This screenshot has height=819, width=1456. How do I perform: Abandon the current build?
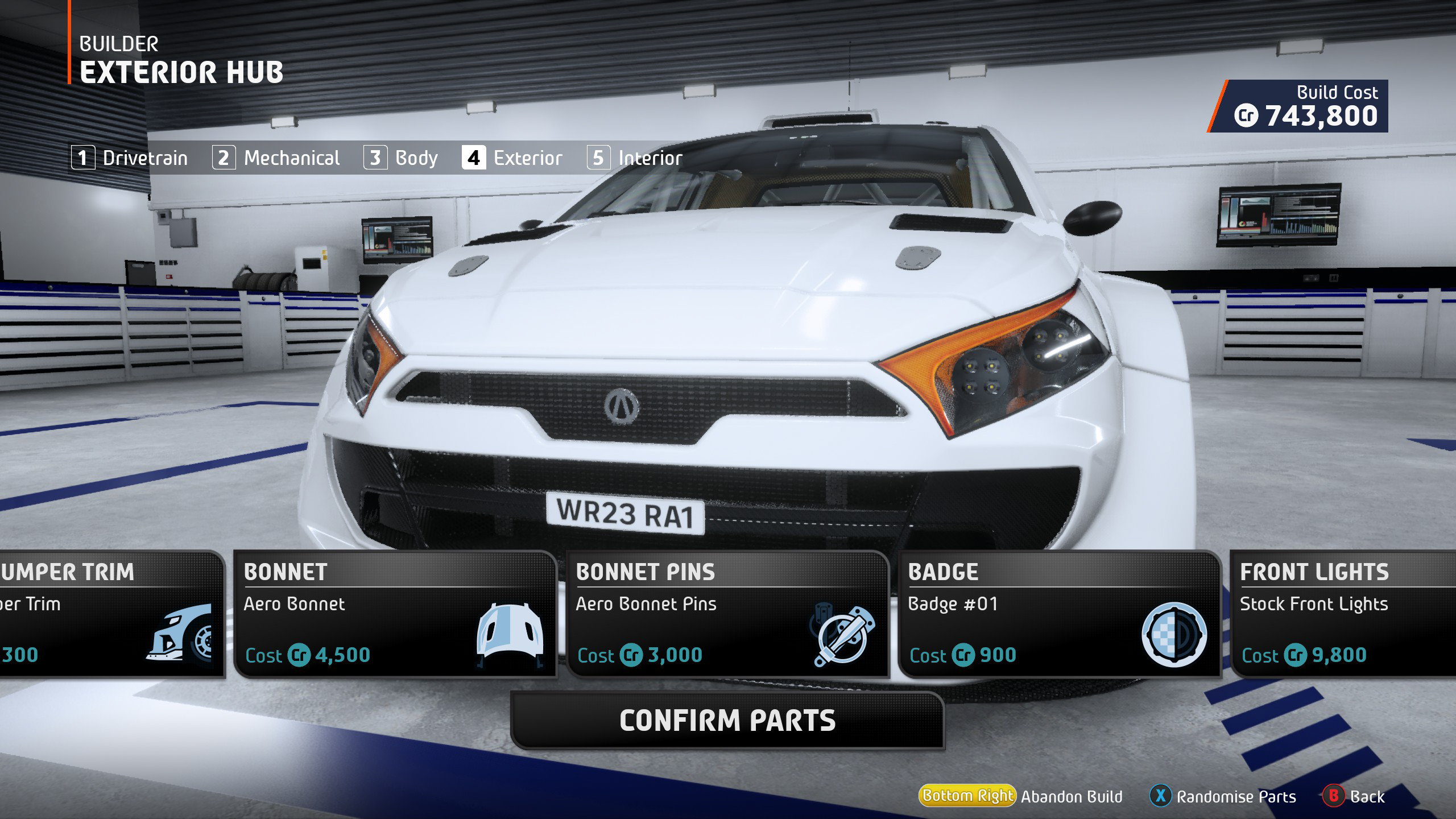(1021, 796)
